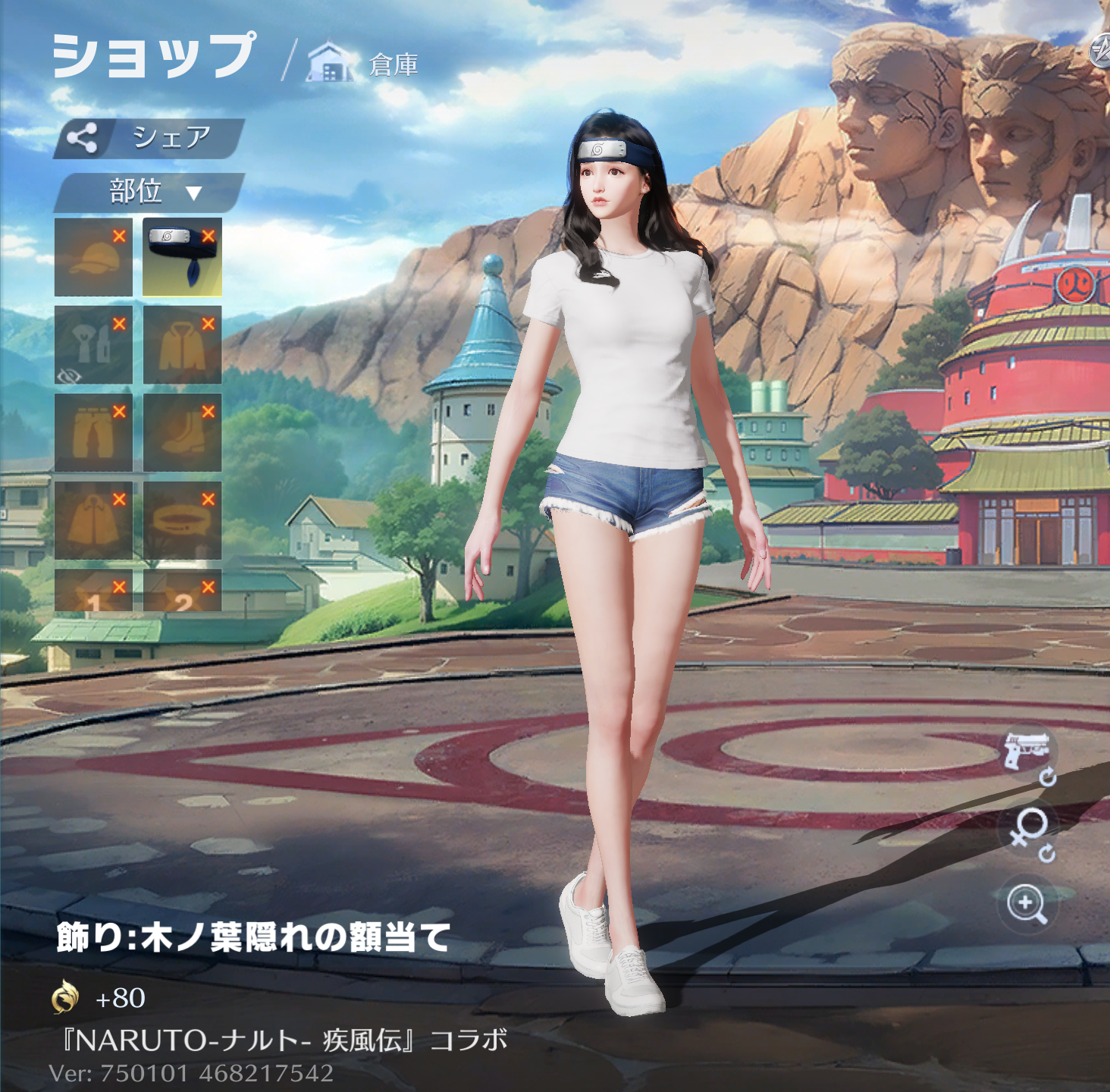Select the boots footwear slot
The width and height of the screenshot is (1110, 1092).
[x=182, y=433]
